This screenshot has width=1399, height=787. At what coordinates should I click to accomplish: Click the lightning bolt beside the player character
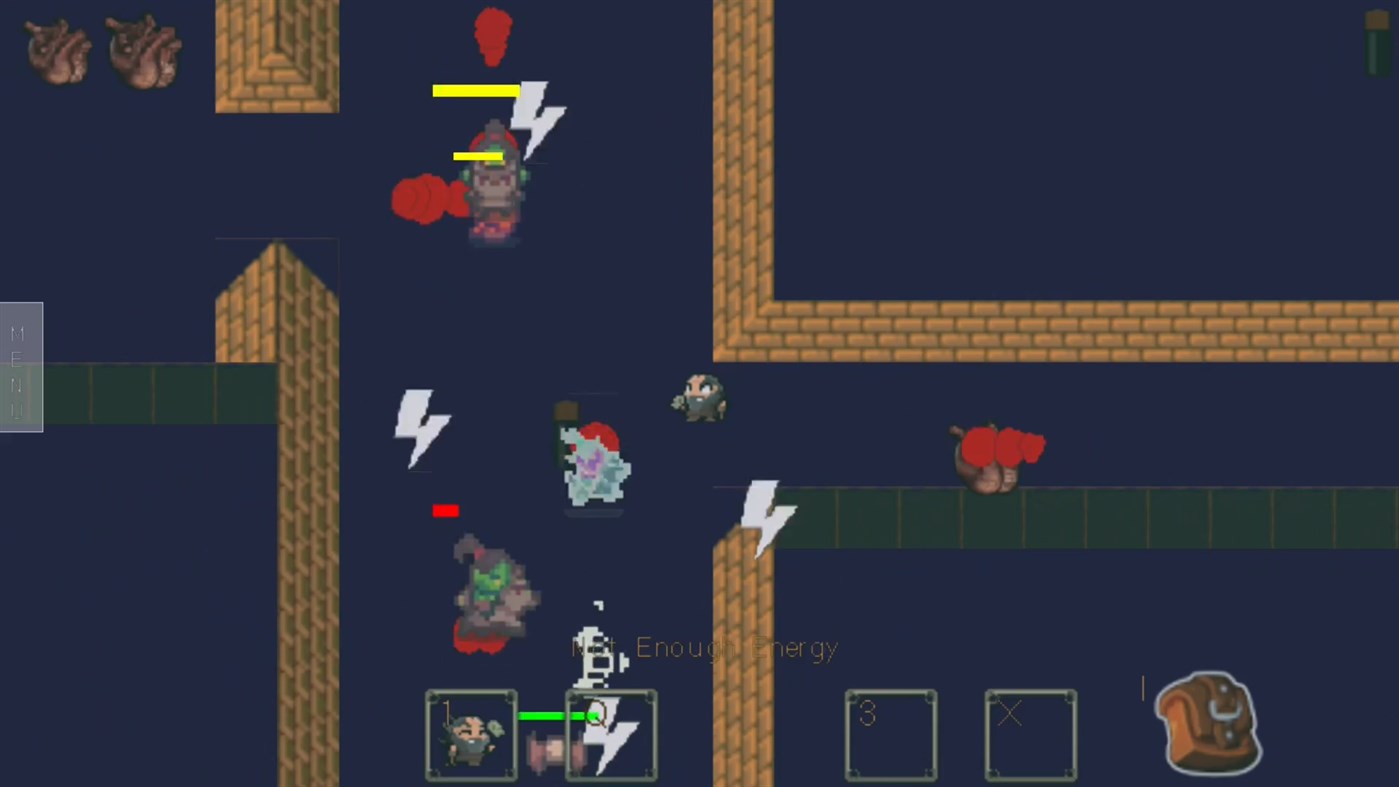(x=537, y=120)
